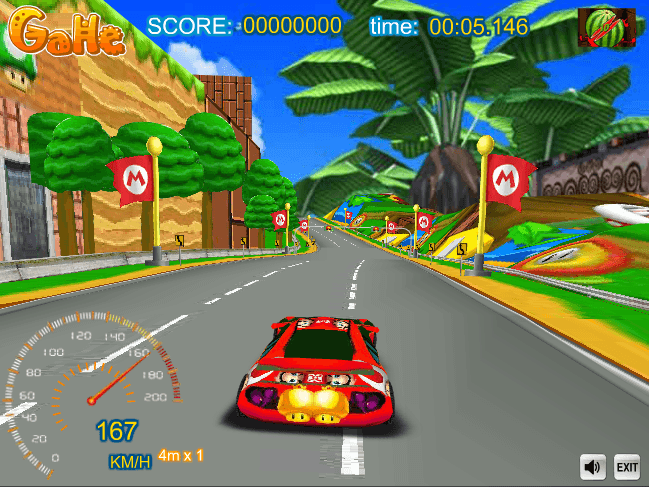Click the EXIT button
The height and width of the screenshot is (487, 649).
point(627,466)
